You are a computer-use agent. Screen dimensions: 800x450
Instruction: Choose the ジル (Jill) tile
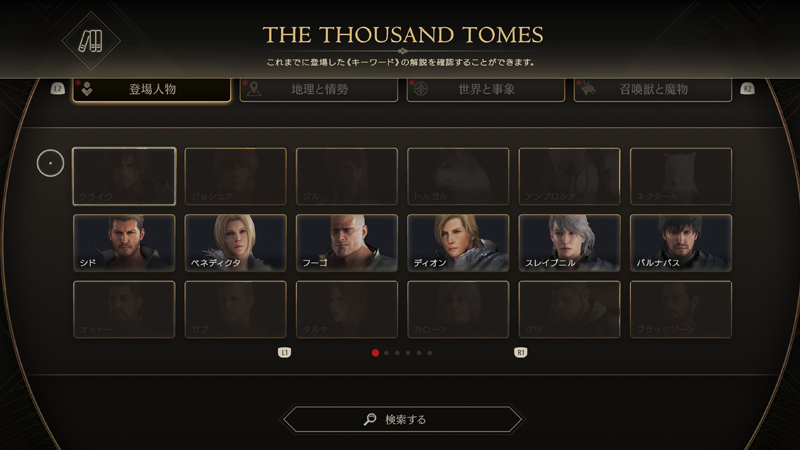346,177
